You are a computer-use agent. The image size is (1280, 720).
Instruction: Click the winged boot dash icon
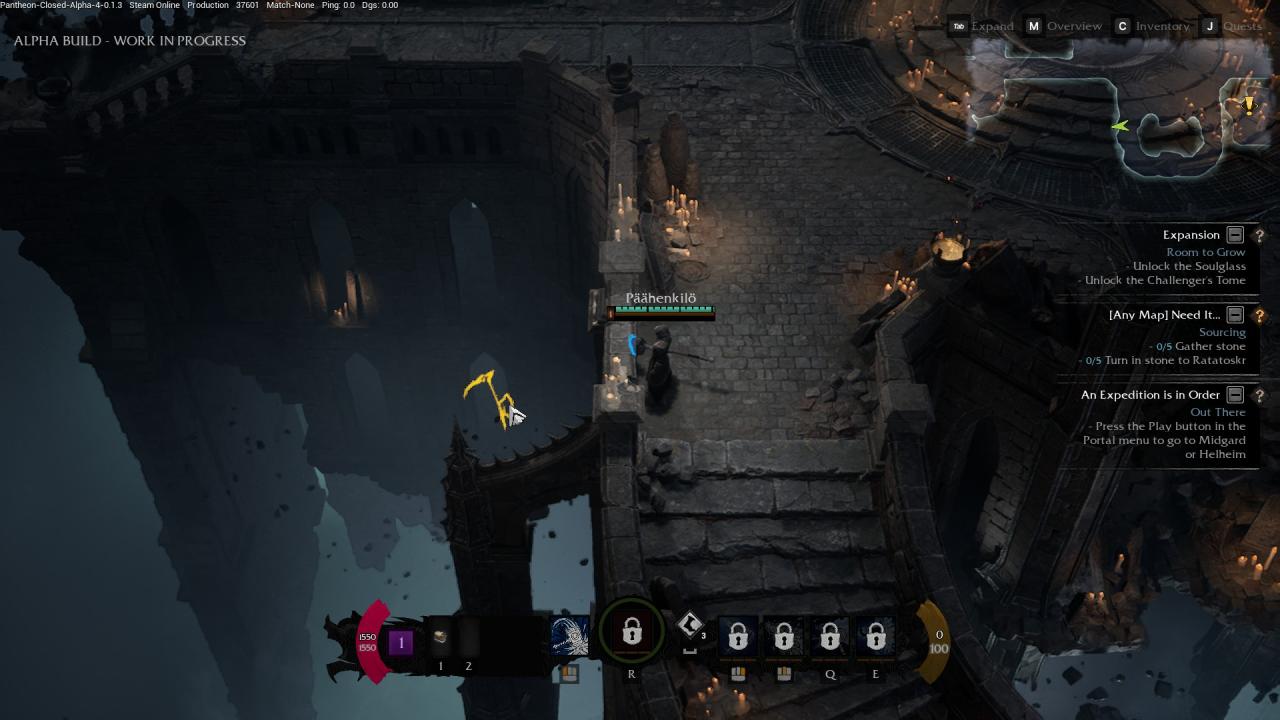689,626
